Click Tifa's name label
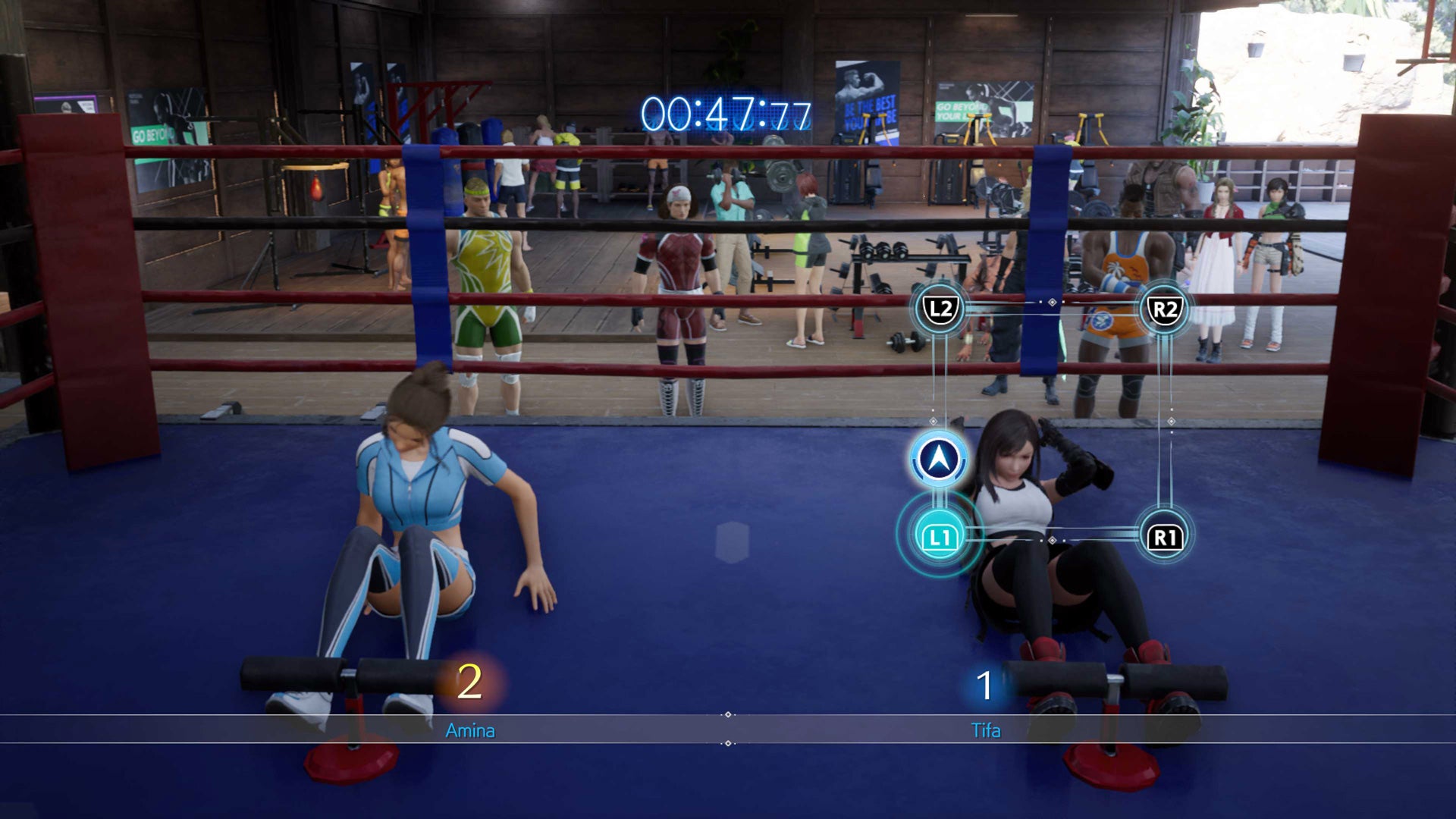Image resolution: width=1456 pixels, height=819 pixels. click(x=986, y=731)
